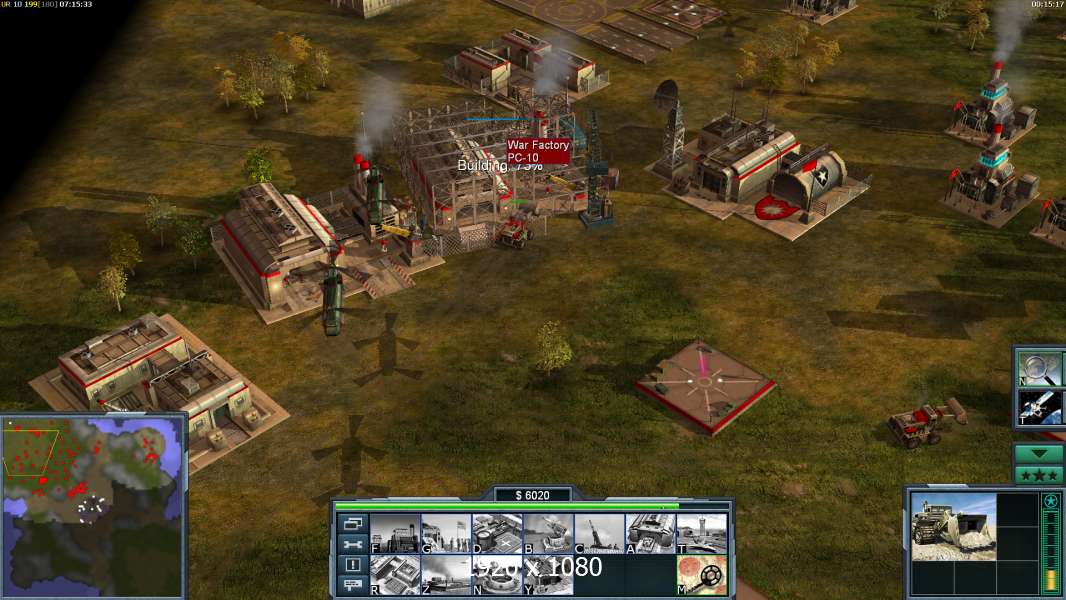
Task: Select the power plant build icon (F)
Action: tap(395, 534)
